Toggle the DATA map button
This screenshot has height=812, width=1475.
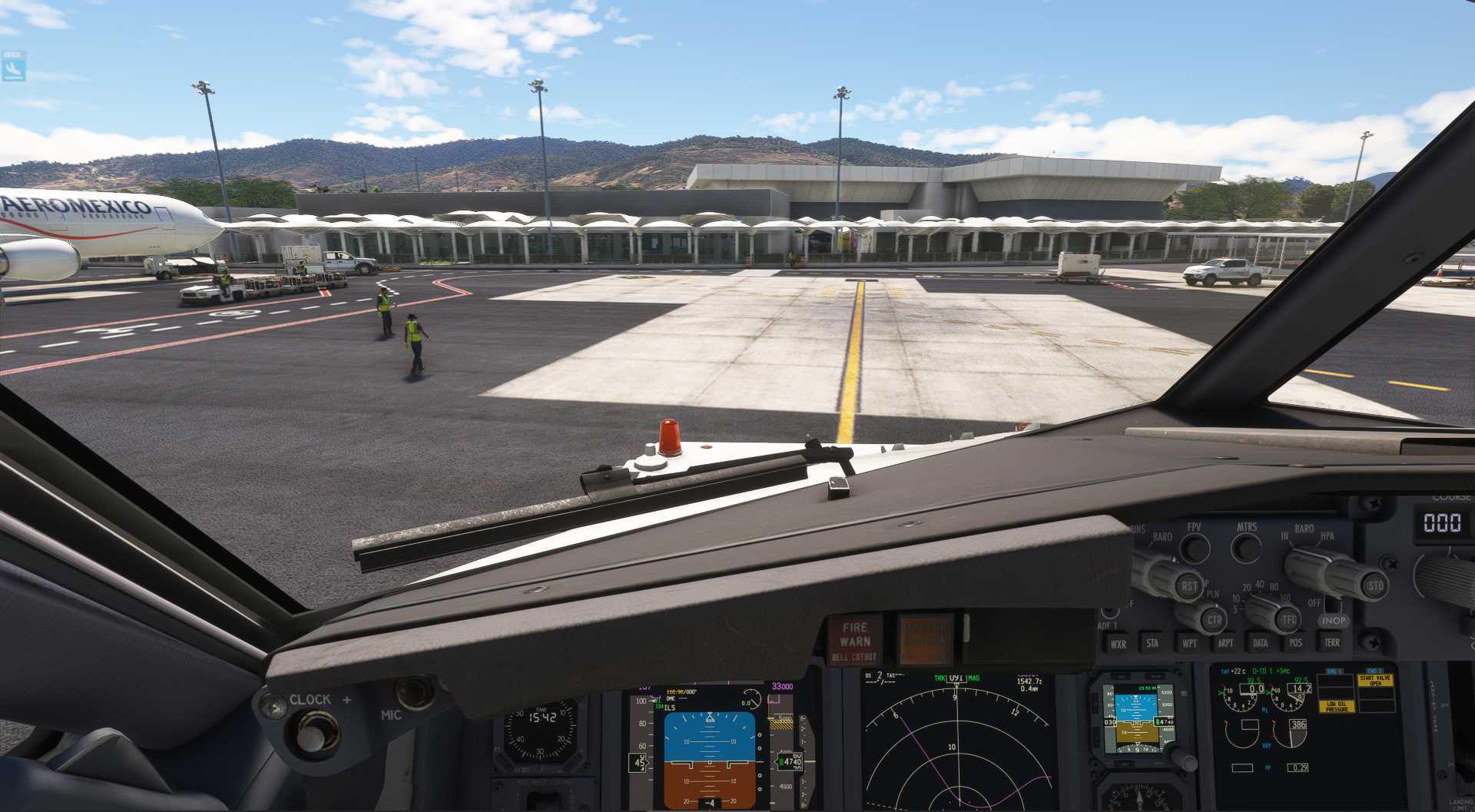tap(1261, 643)
